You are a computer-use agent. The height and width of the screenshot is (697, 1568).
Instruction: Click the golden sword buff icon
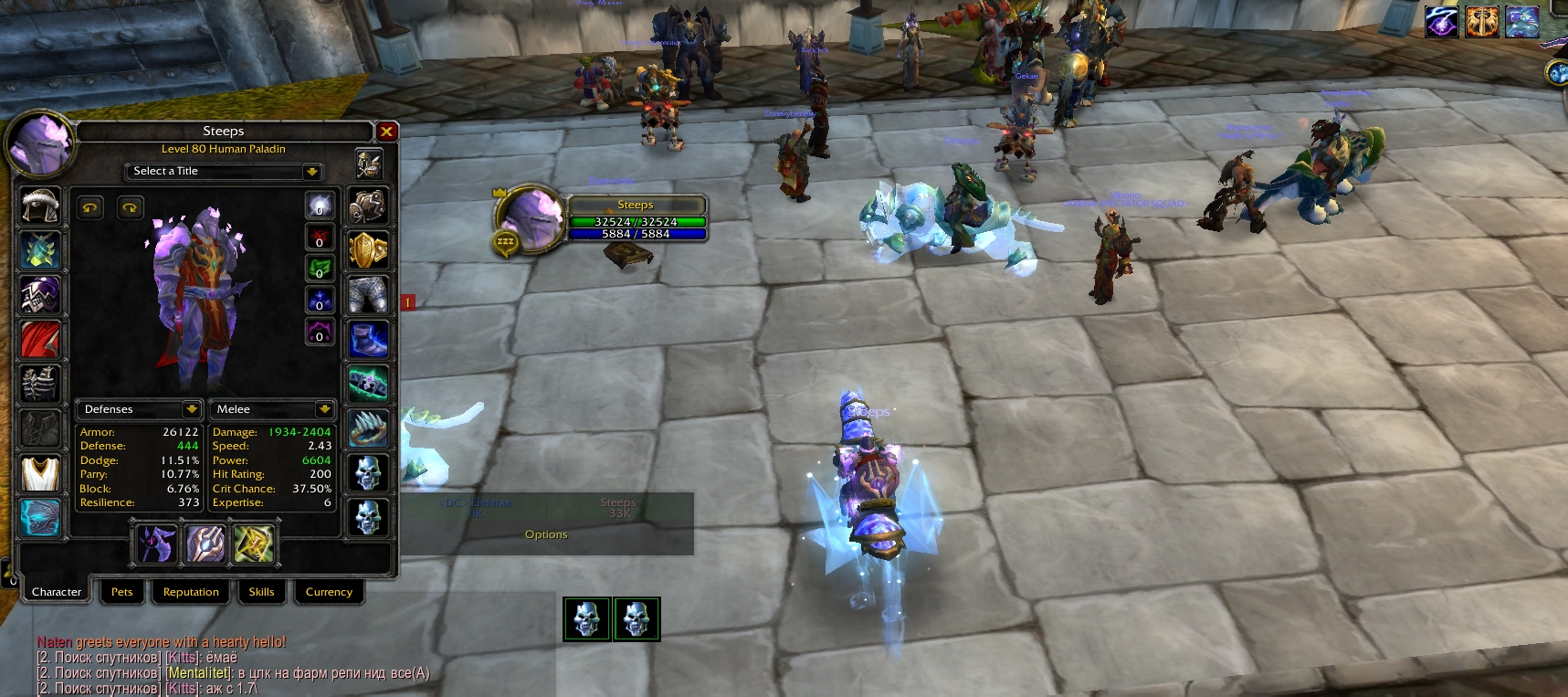tap(1482, 22)
